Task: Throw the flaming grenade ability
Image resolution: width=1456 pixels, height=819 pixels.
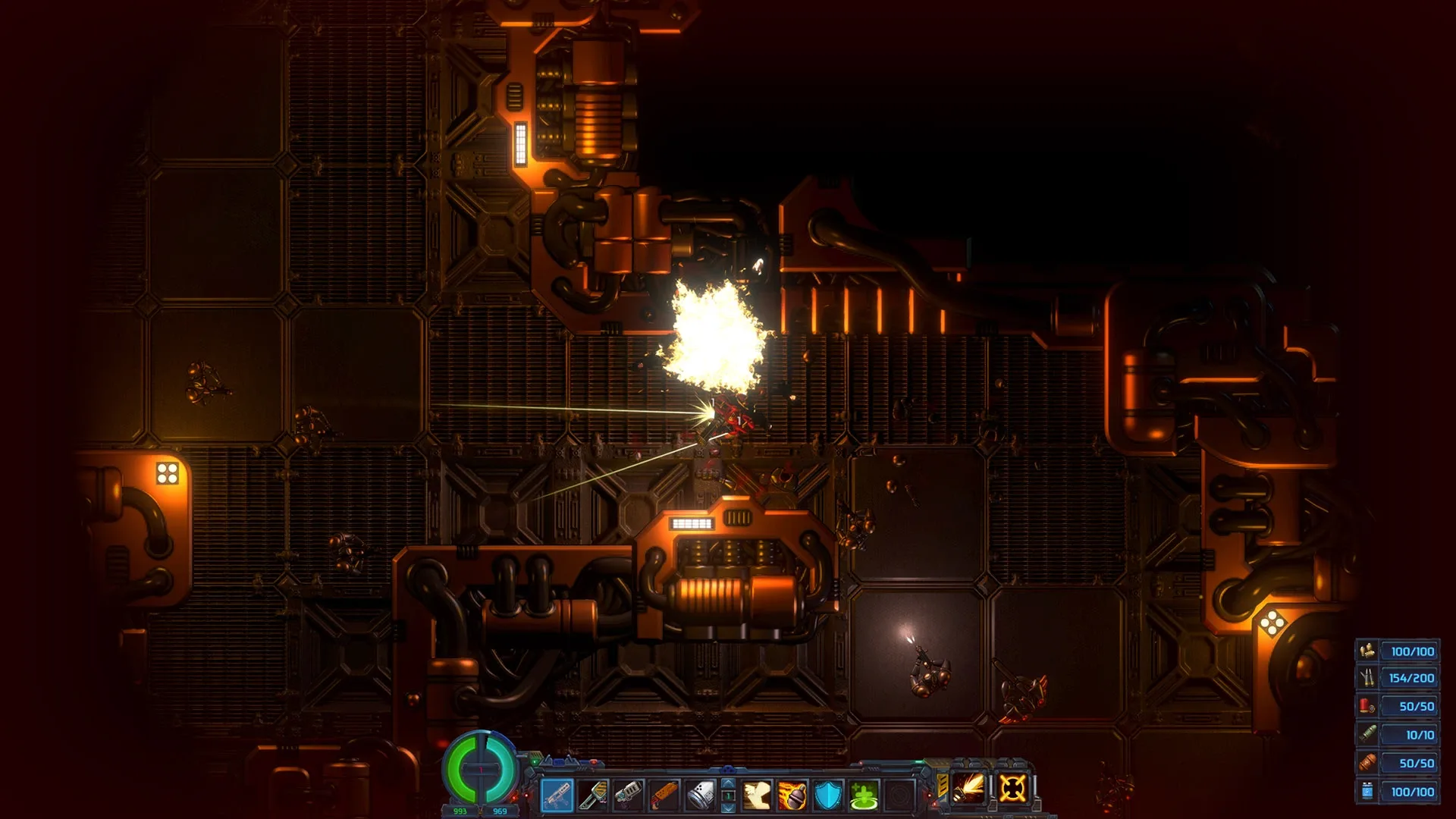Action: point(792,795)
